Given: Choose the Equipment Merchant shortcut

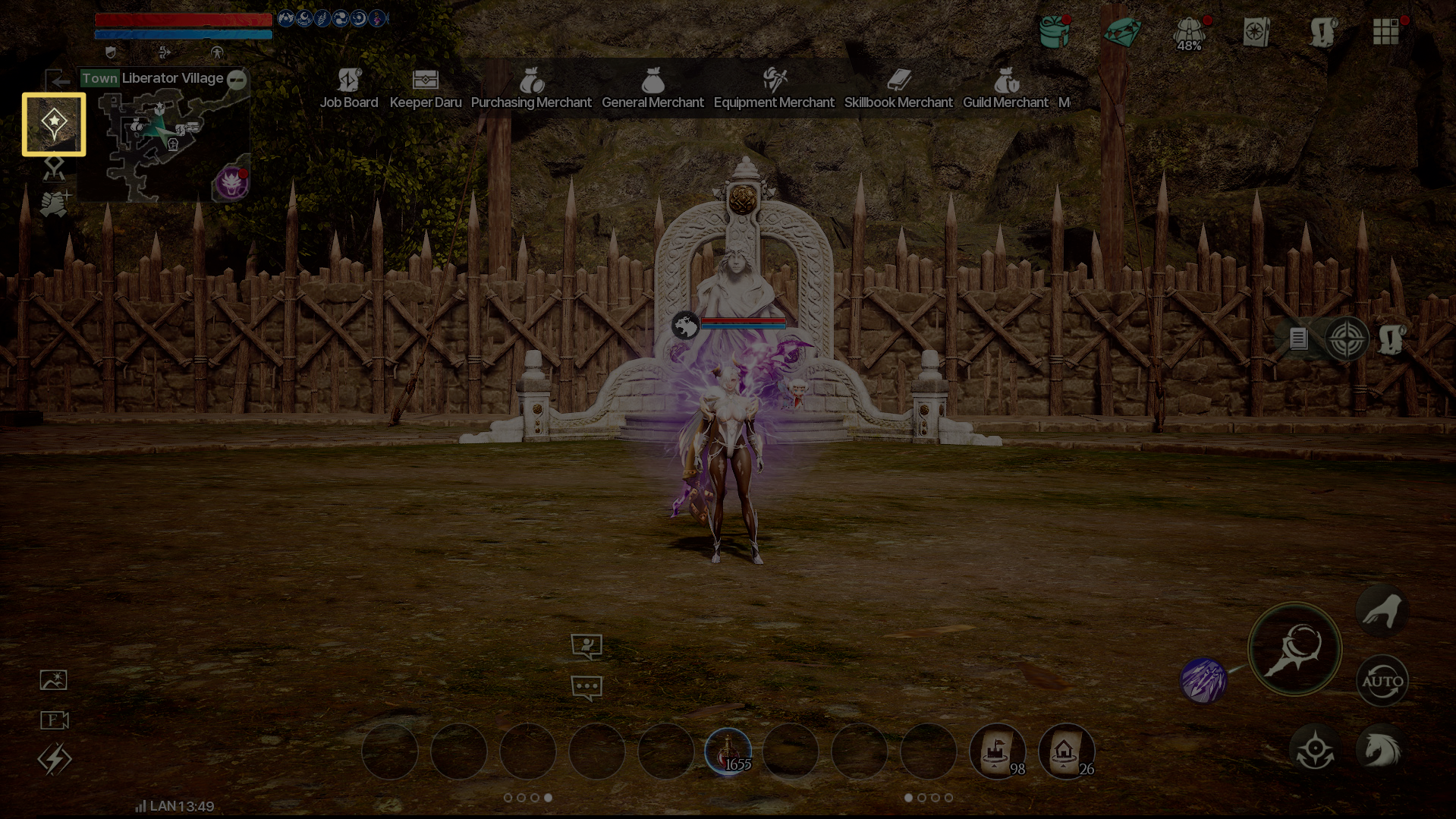Looking at the screenshot, I should click(774, 89).
